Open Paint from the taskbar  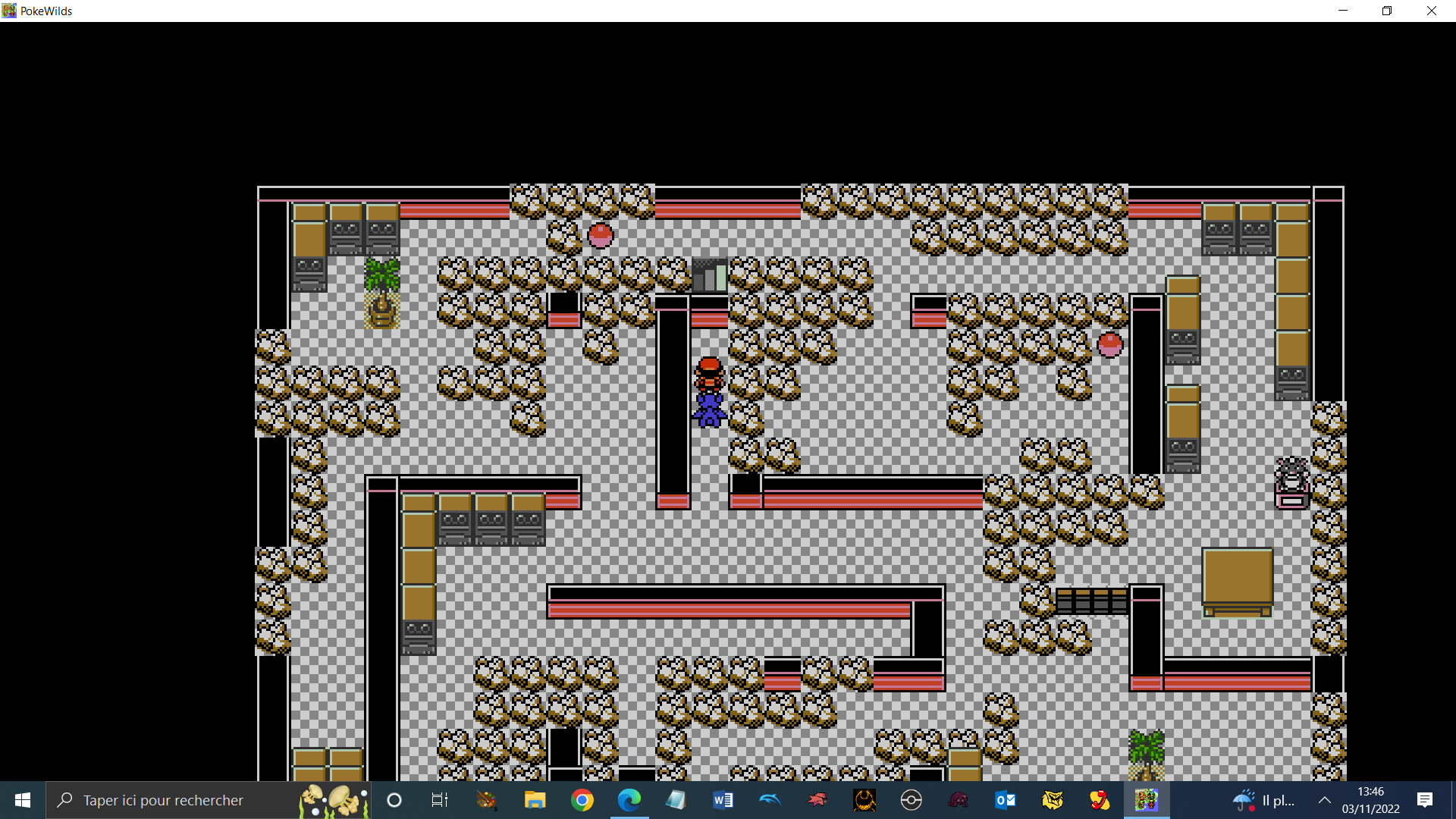tap(485, 800)
